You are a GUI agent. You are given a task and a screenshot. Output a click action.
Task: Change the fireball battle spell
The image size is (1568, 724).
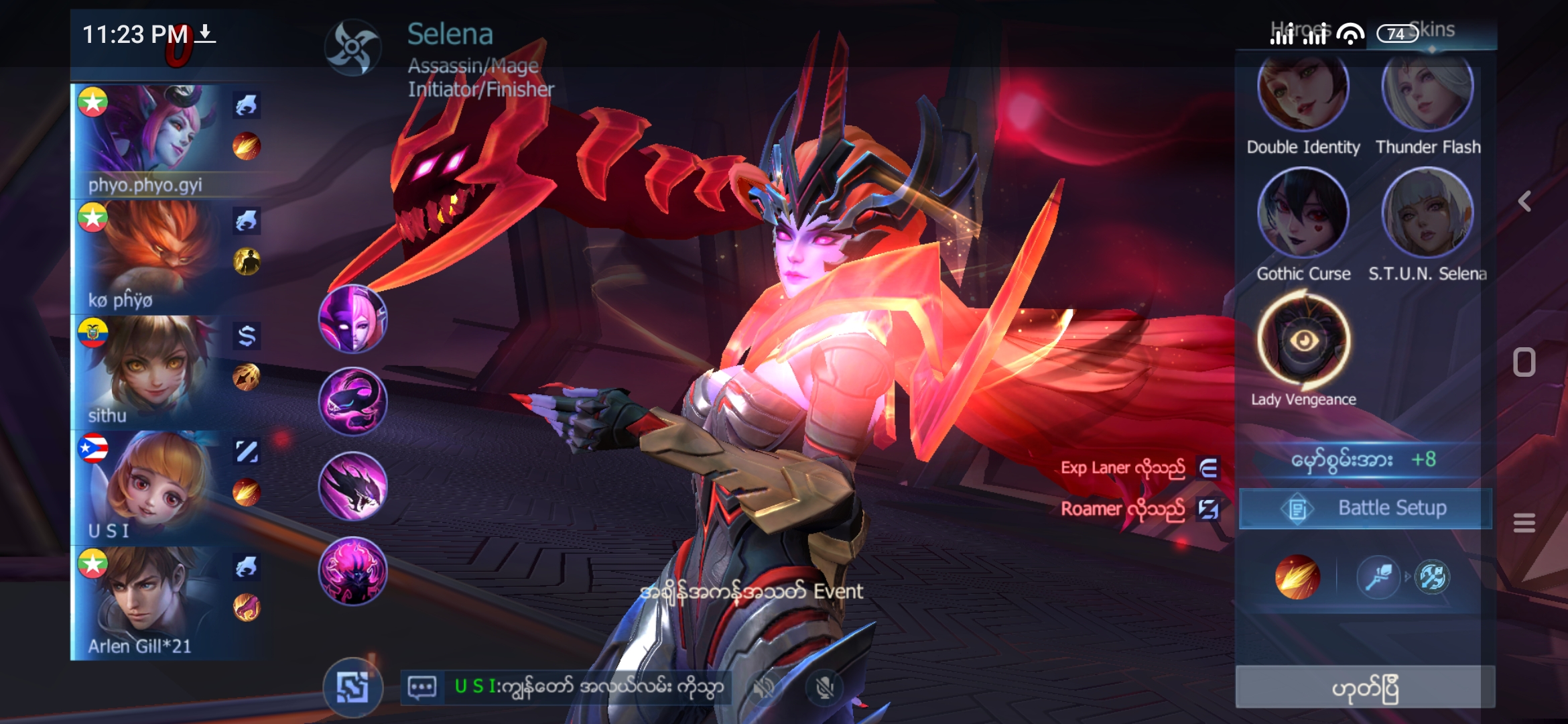click(1297, 577)
